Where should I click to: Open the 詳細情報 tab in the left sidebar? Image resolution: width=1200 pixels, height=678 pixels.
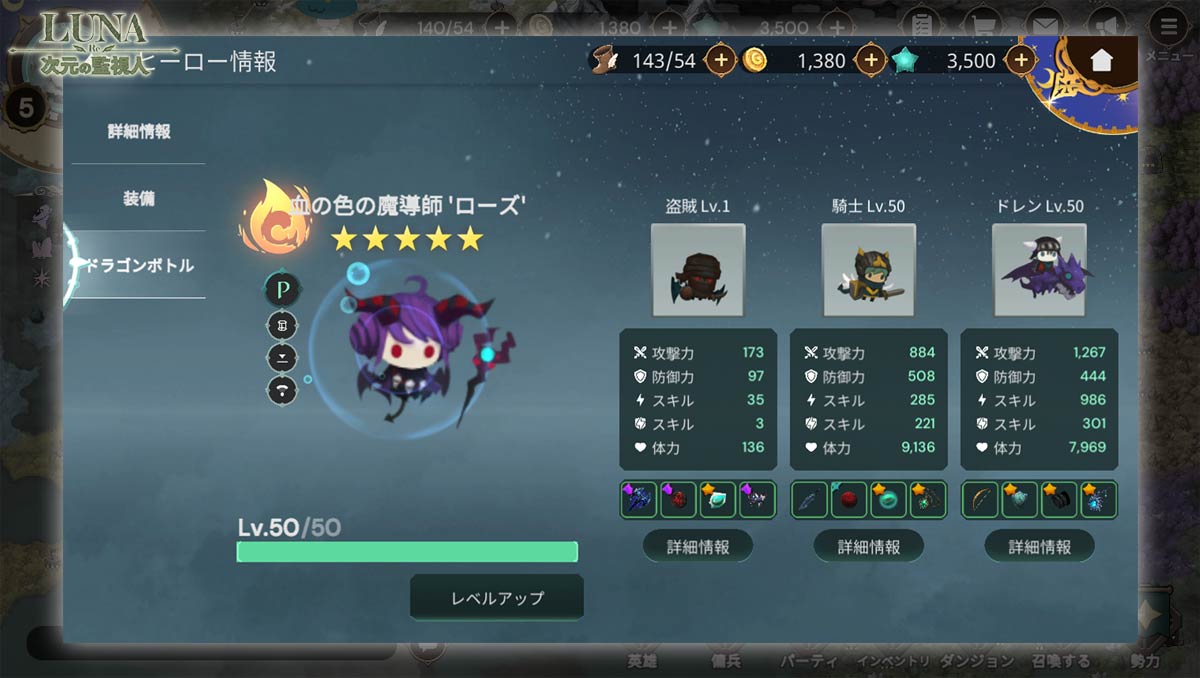pyautogui.click(x=139, y=131)
